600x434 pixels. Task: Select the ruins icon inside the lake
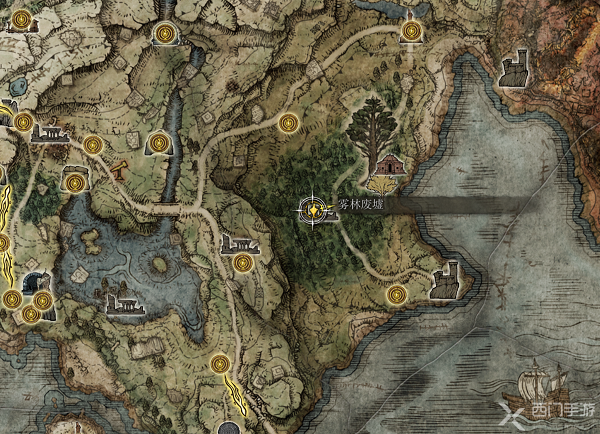[122, 303]
